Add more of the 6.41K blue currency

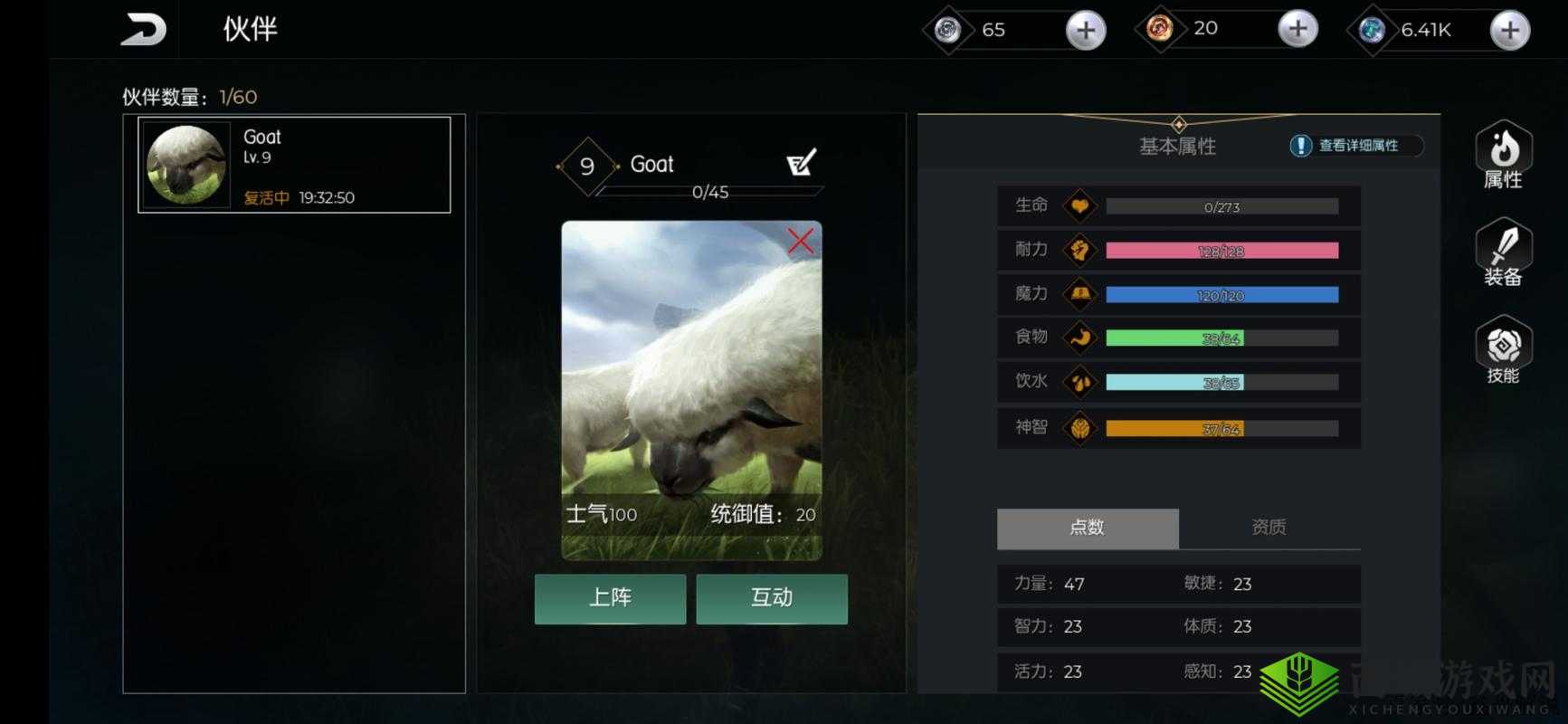click(x=1509, y=31)
